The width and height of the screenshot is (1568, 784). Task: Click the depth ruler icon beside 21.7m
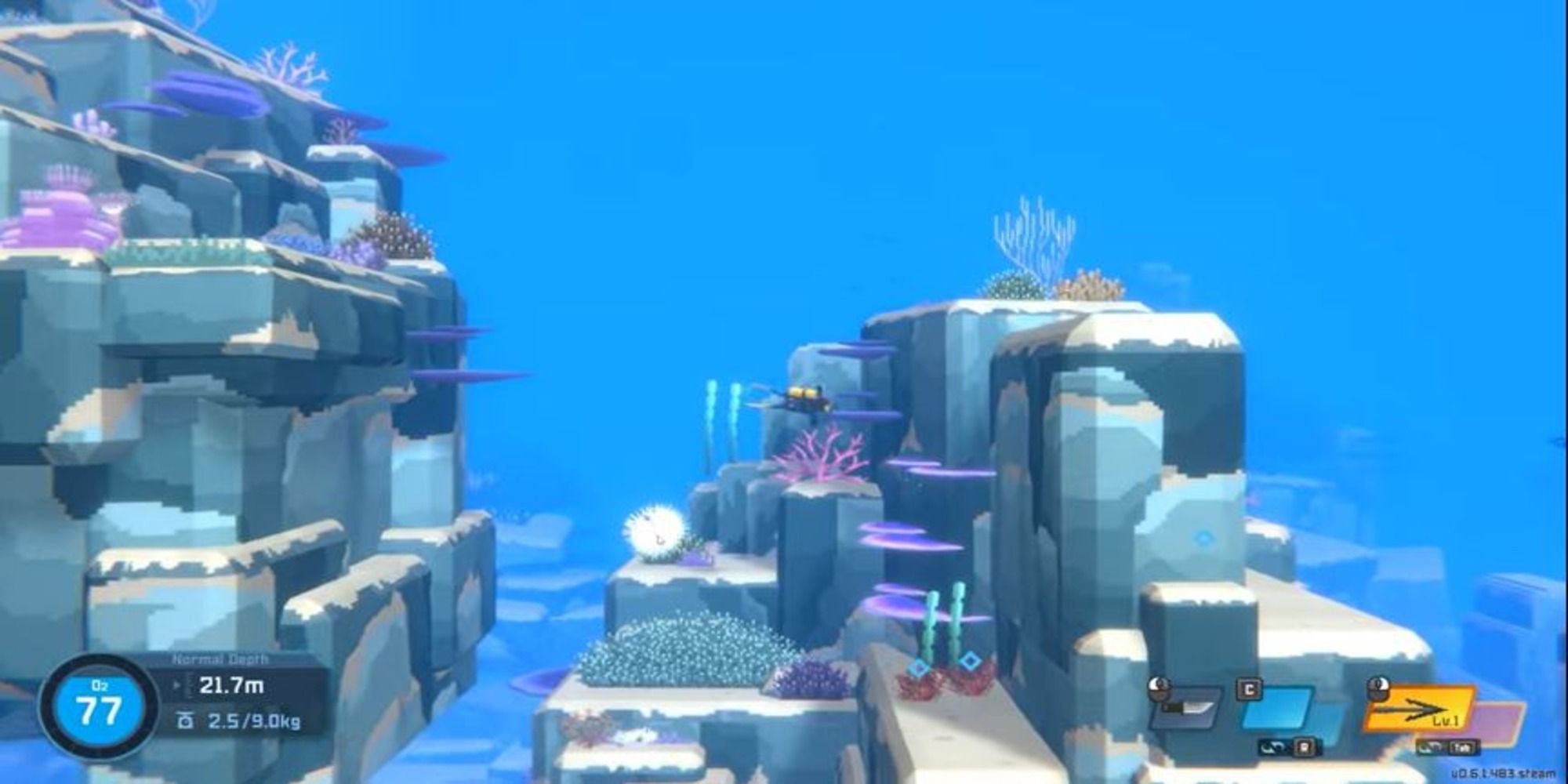click(189, 685)
